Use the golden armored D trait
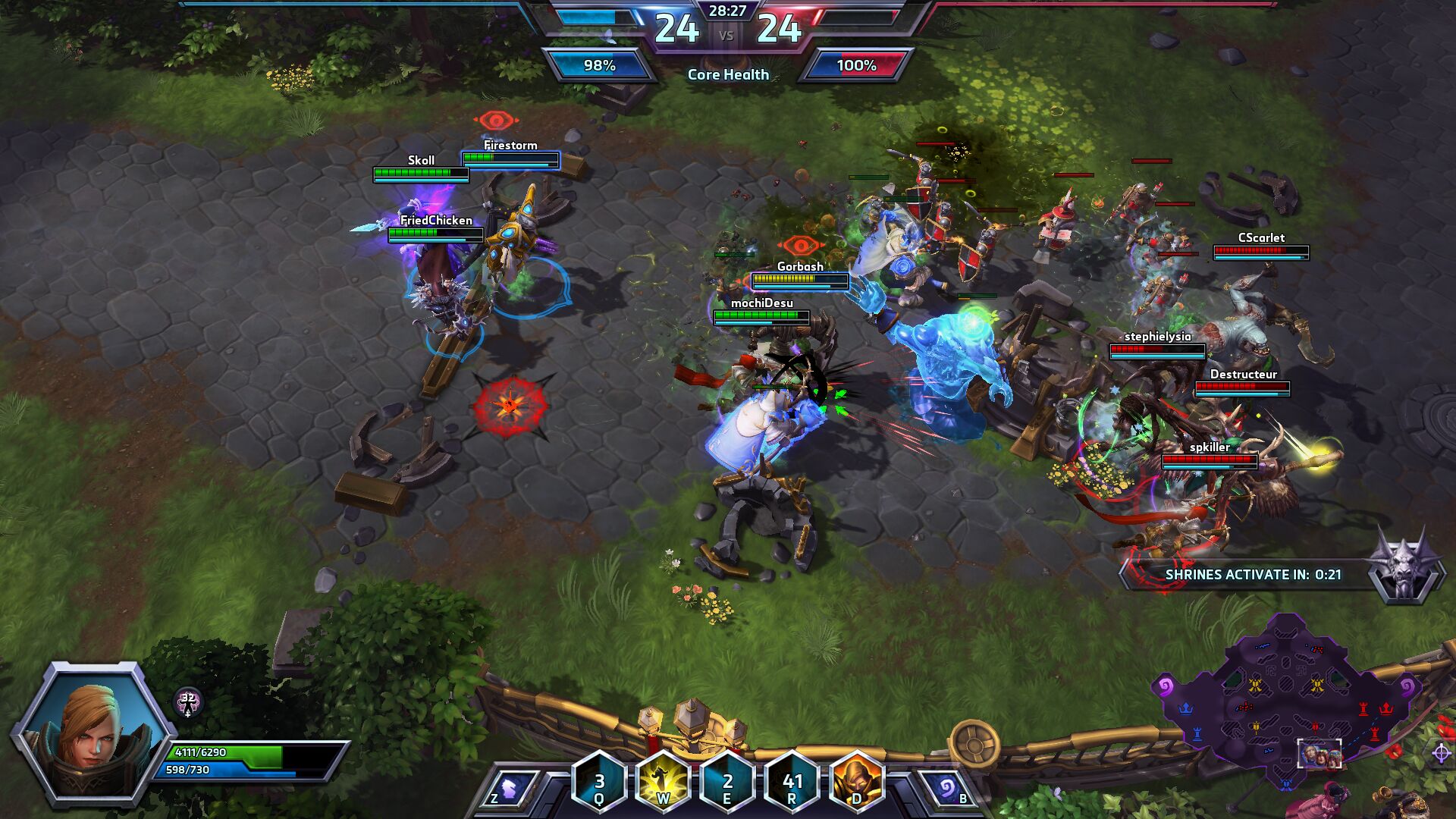1456x819 pixels. (x=857, y=782)
